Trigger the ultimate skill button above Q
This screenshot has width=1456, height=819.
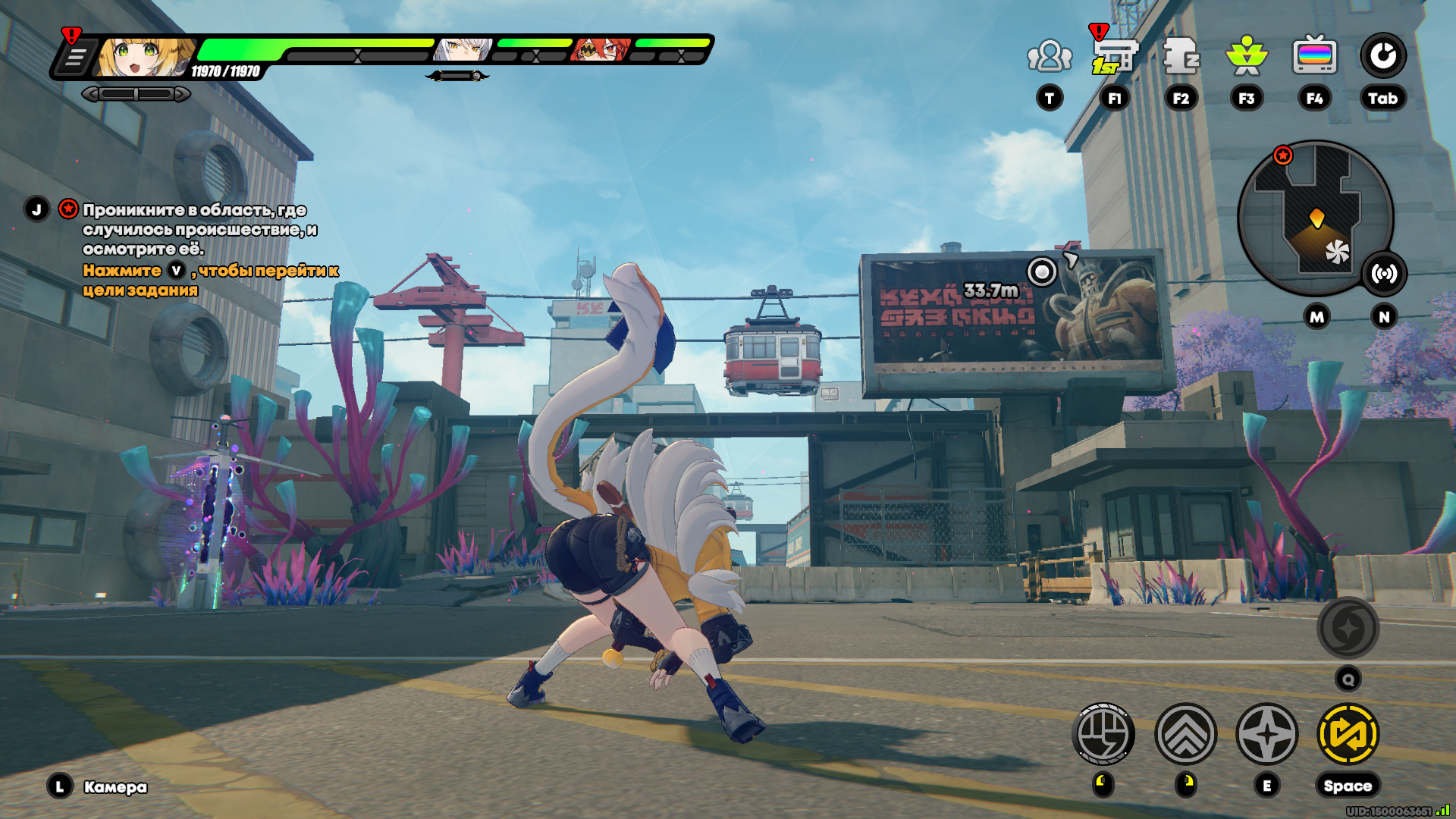tap(1348, 628)
